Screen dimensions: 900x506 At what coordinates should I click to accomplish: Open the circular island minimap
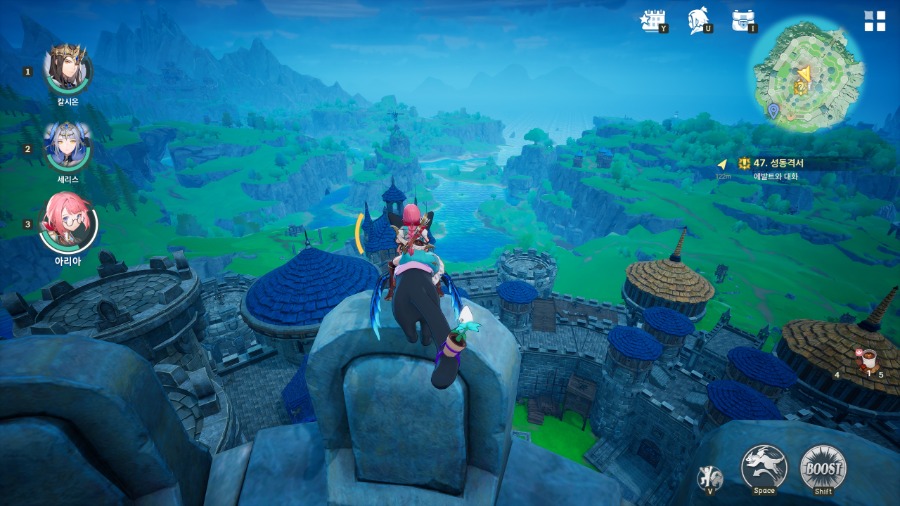(807, 76)
